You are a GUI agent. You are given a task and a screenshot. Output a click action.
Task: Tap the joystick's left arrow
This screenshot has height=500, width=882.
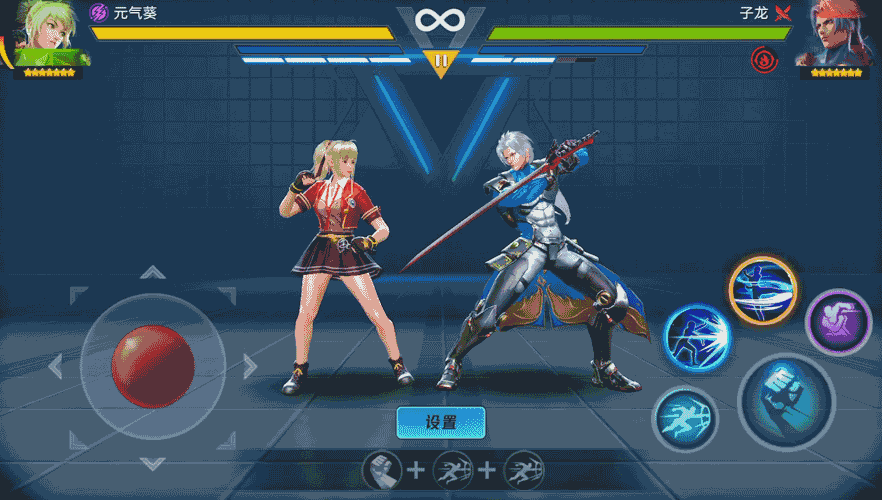(56, 366)
